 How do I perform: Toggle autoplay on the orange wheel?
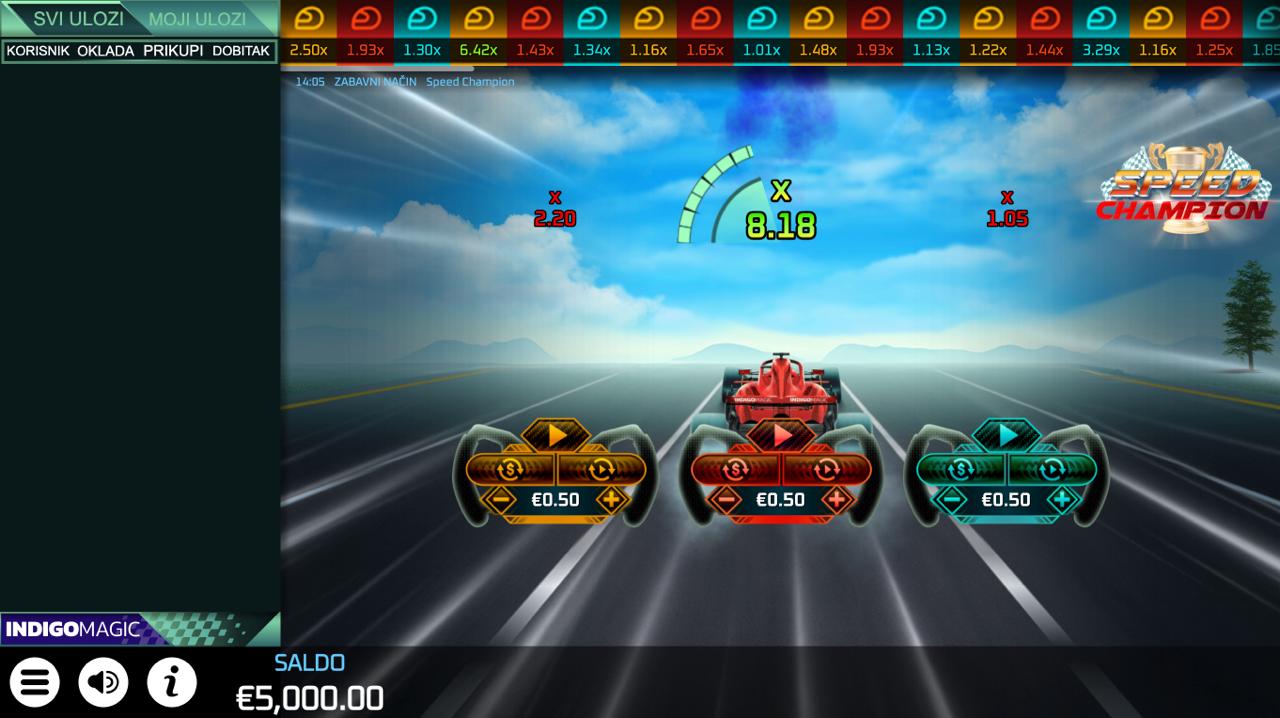click(601, 468)
